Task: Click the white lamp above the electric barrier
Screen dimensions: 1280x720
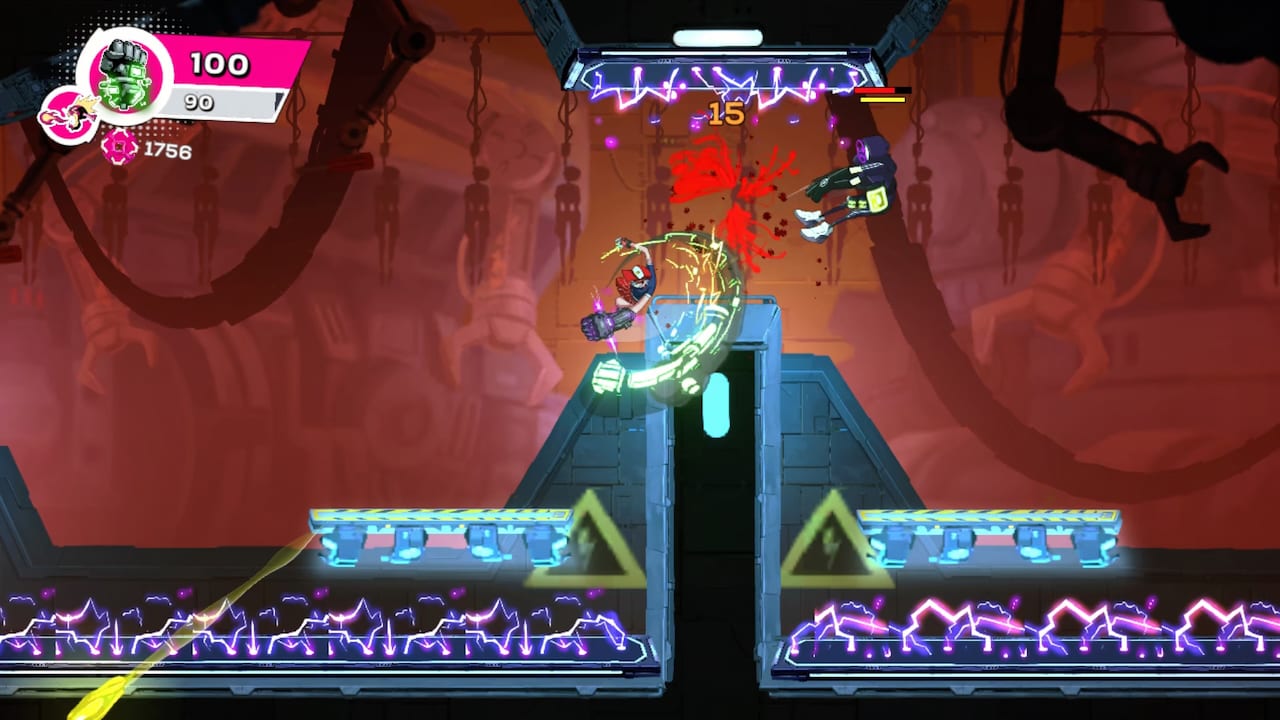Action: (716, 36)
